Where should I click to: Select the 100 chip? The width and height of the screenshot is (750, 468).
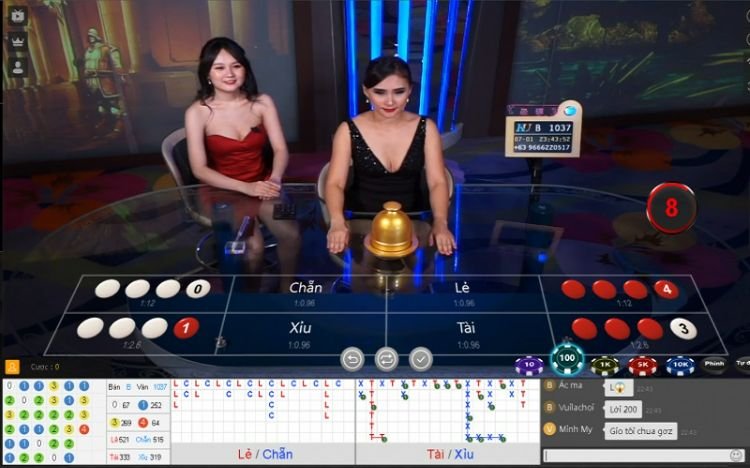[x=568, y=358]
